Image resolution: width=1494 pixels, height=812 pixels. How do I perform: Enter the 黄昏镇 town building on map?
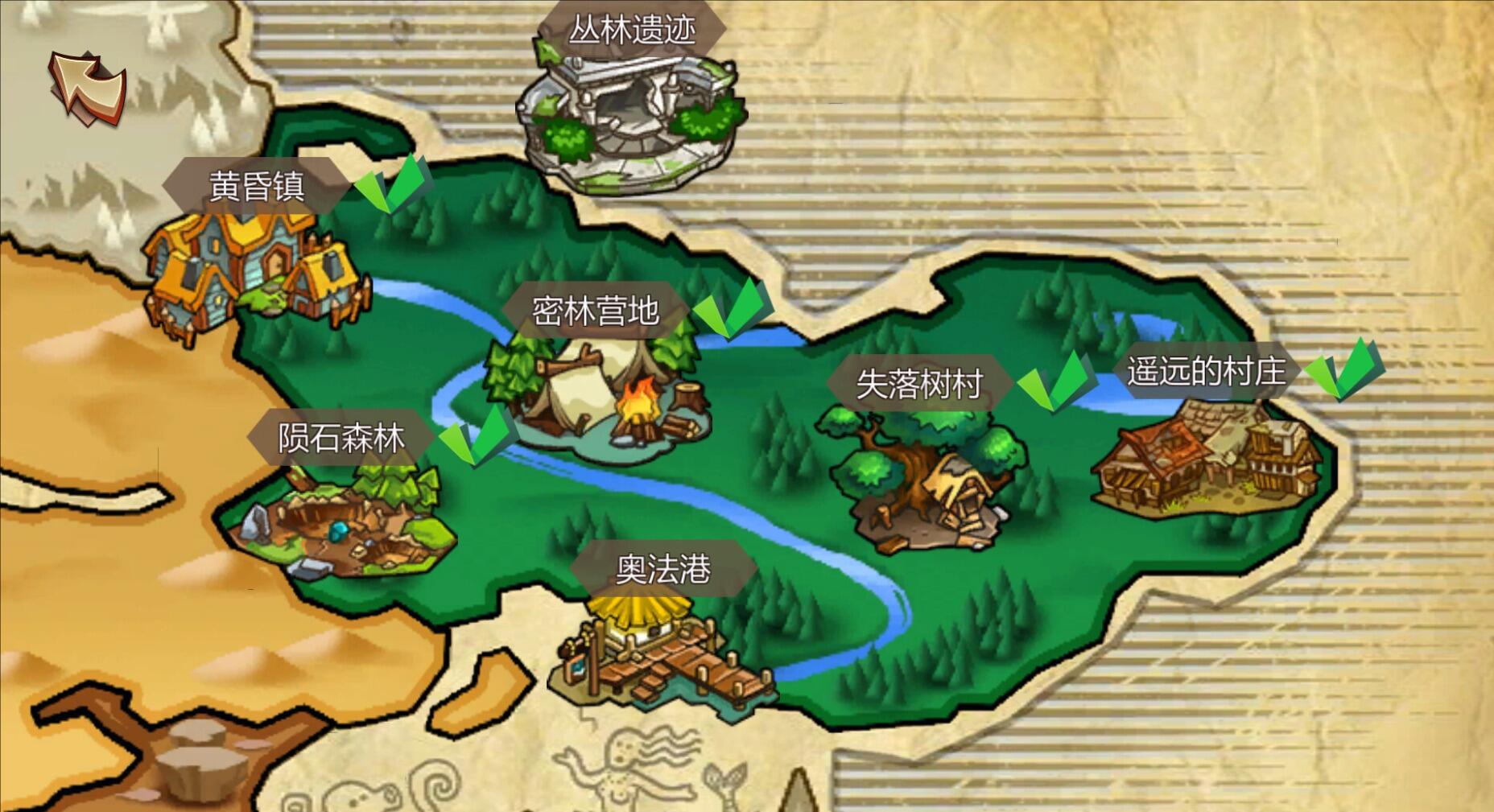pos(250,270)
